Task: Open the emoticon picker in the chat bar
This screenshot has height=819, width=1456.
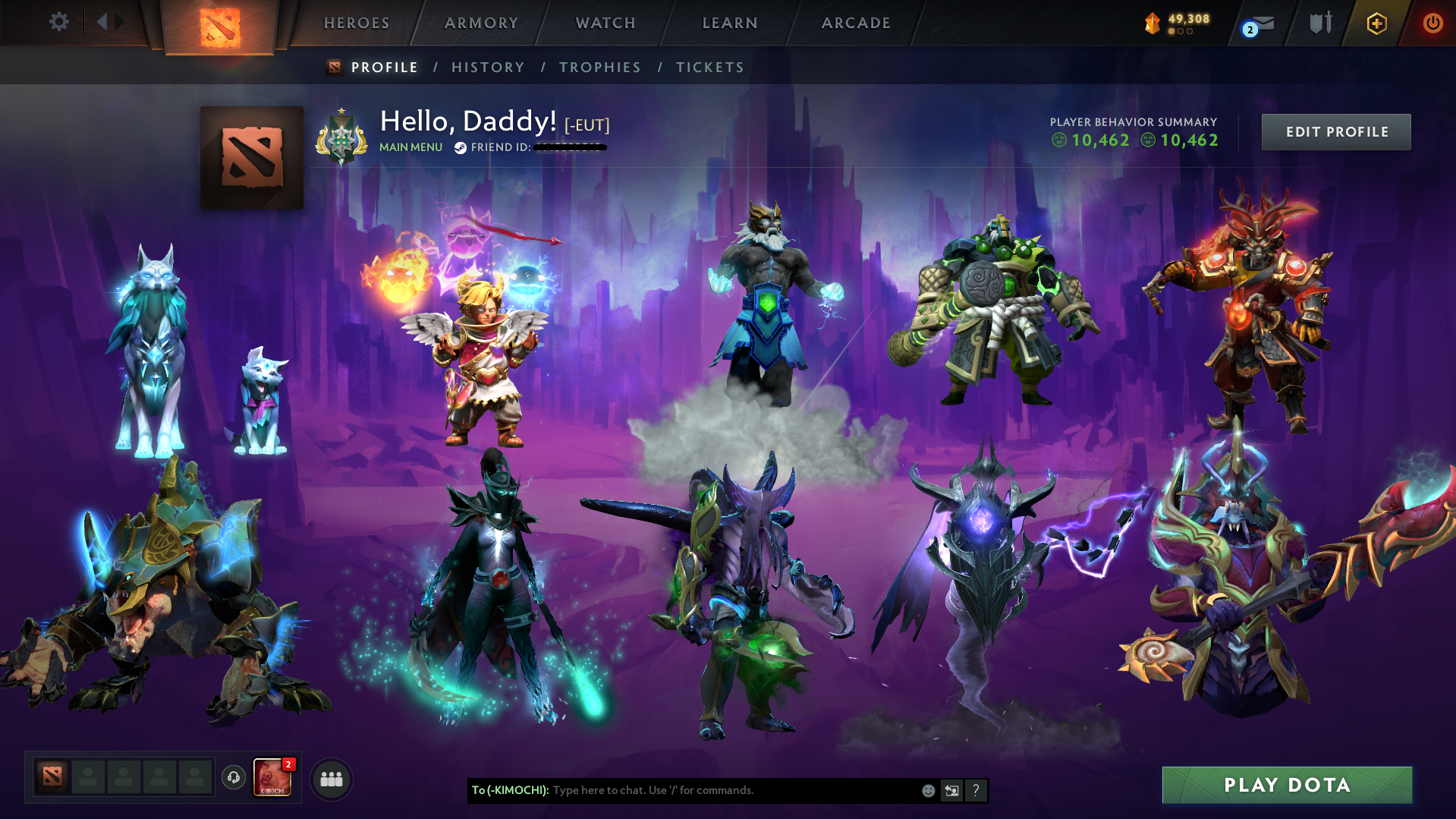Action: click(928, 790)
